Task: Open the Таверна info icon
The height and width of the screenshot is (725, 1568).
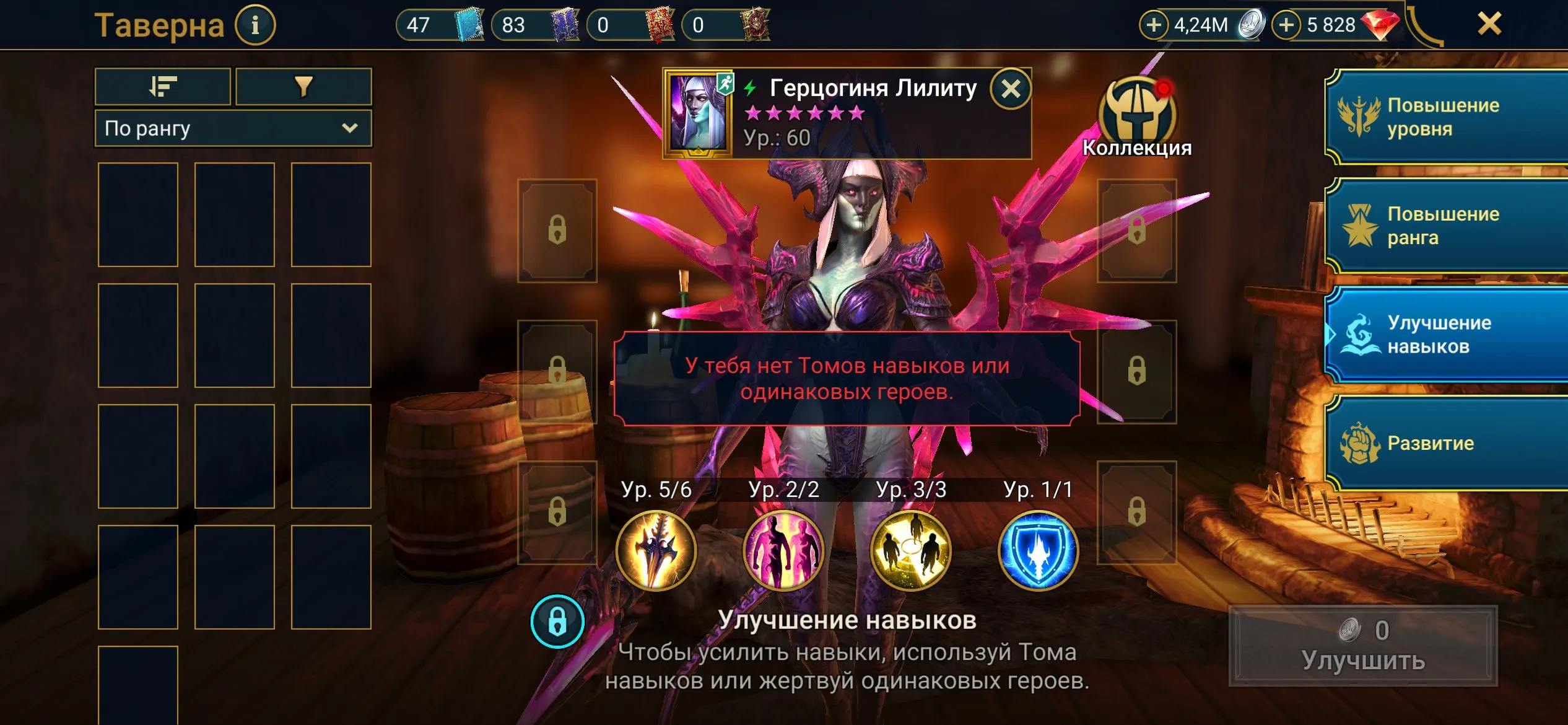Action: 255,25
